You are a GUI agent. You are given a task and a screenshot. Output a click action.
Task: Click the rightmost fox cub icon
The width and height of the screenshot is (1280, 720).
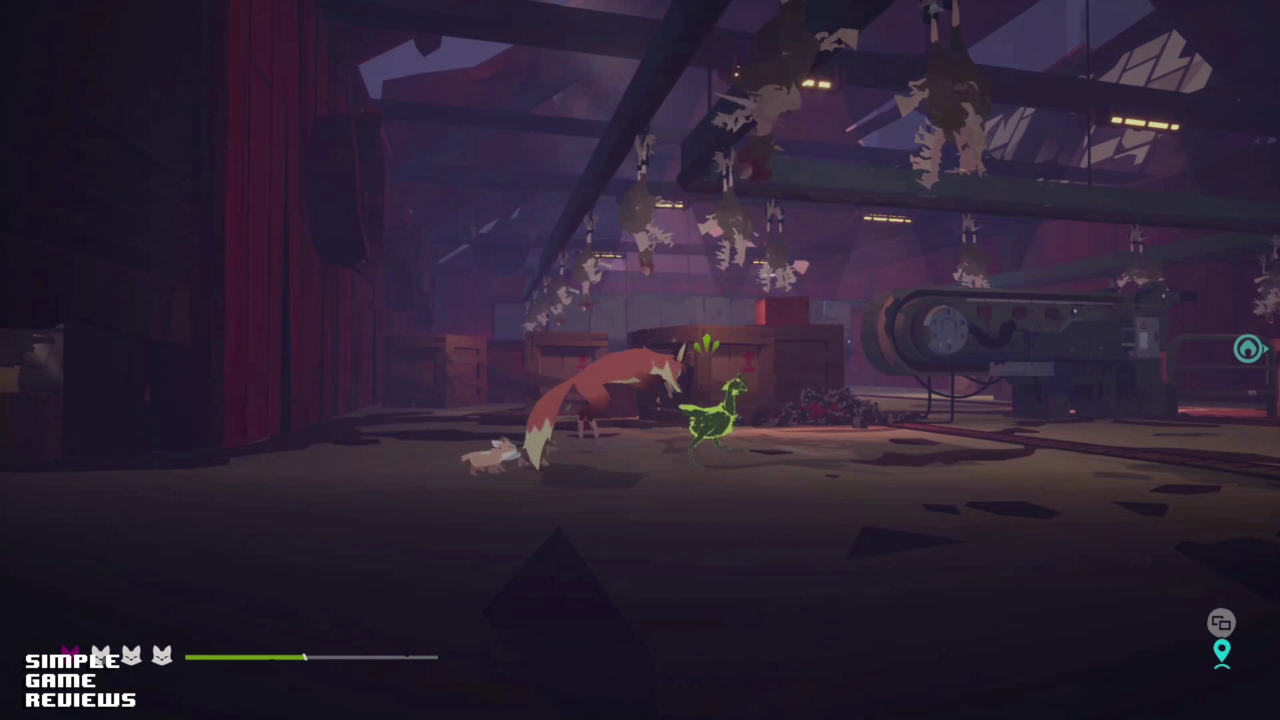click(x=161, y=657)
